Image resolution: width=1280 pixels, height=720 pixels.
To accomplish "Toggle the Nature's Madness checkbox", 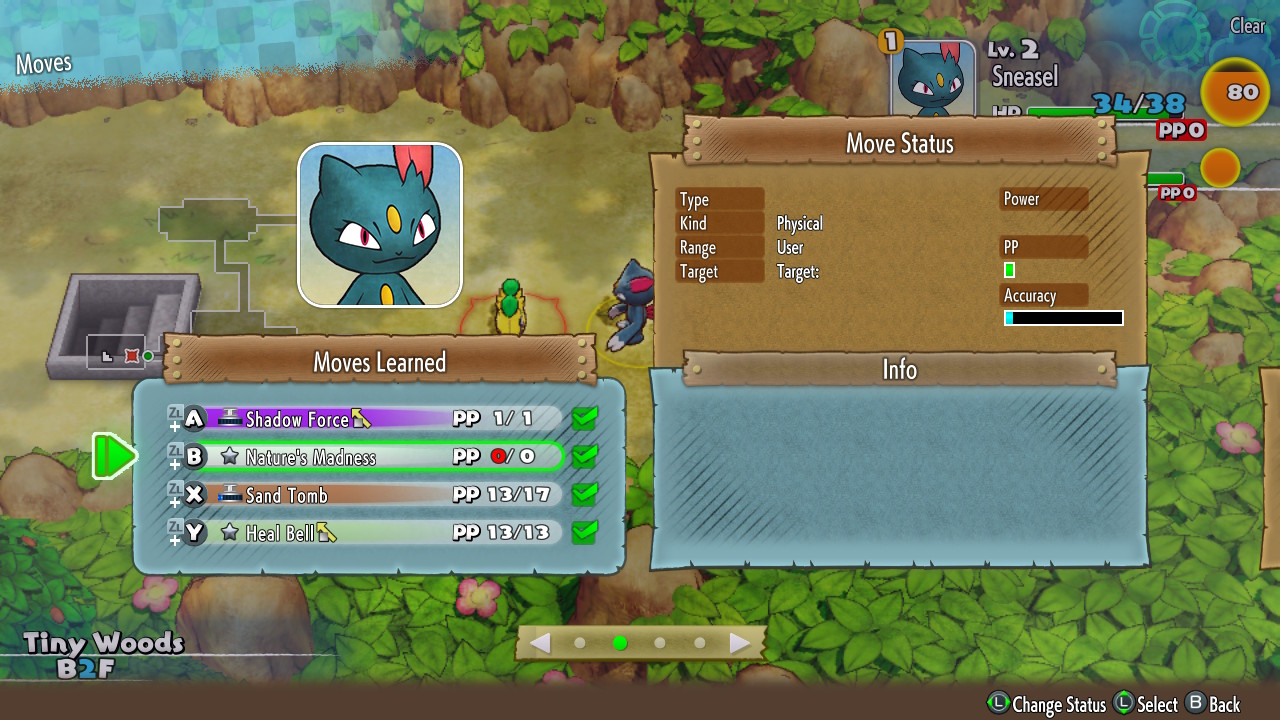I will tap(585, 457).
